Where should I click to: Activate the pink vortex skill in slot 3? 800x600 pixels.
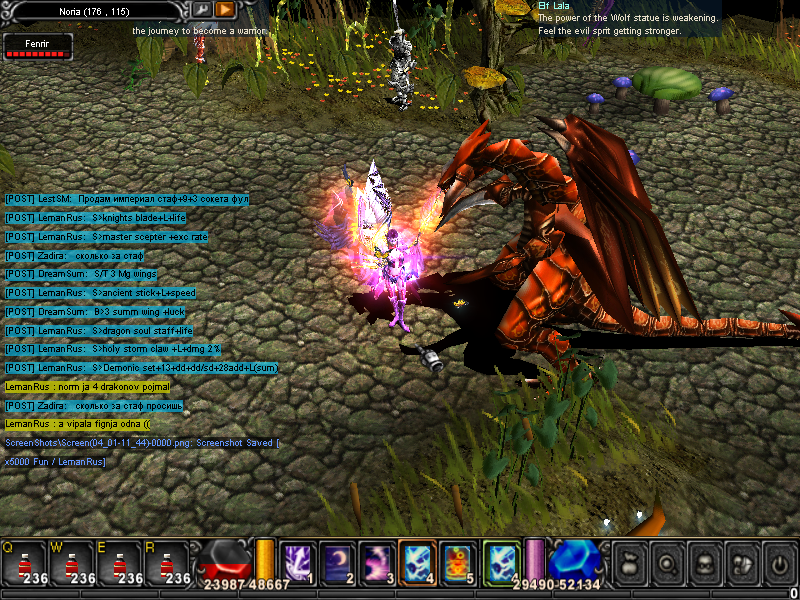(377, 561)
